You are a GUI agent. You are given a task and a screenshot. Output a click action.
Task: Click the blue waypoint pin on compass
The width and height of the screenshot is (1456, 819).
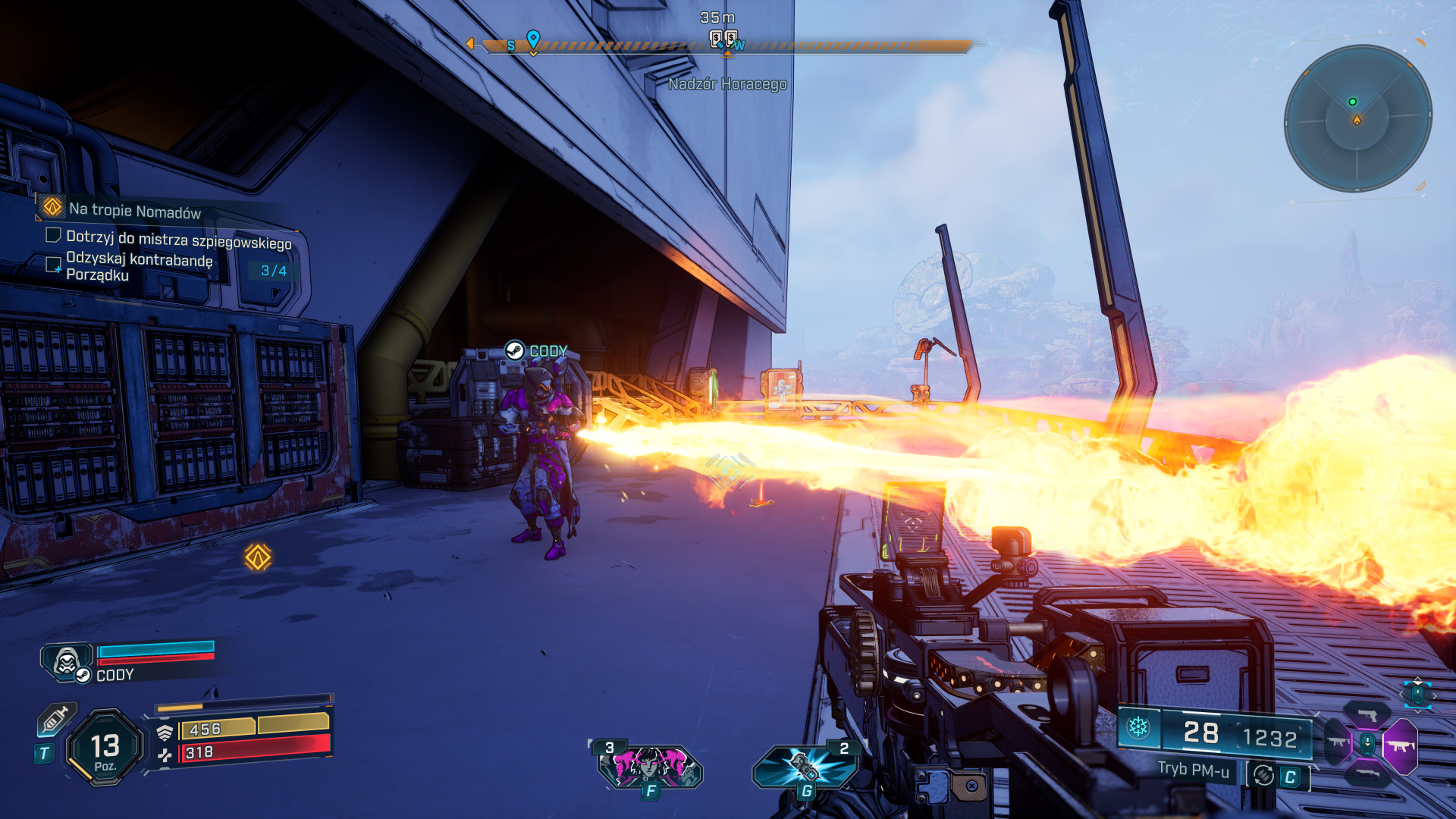click(533, 39)
